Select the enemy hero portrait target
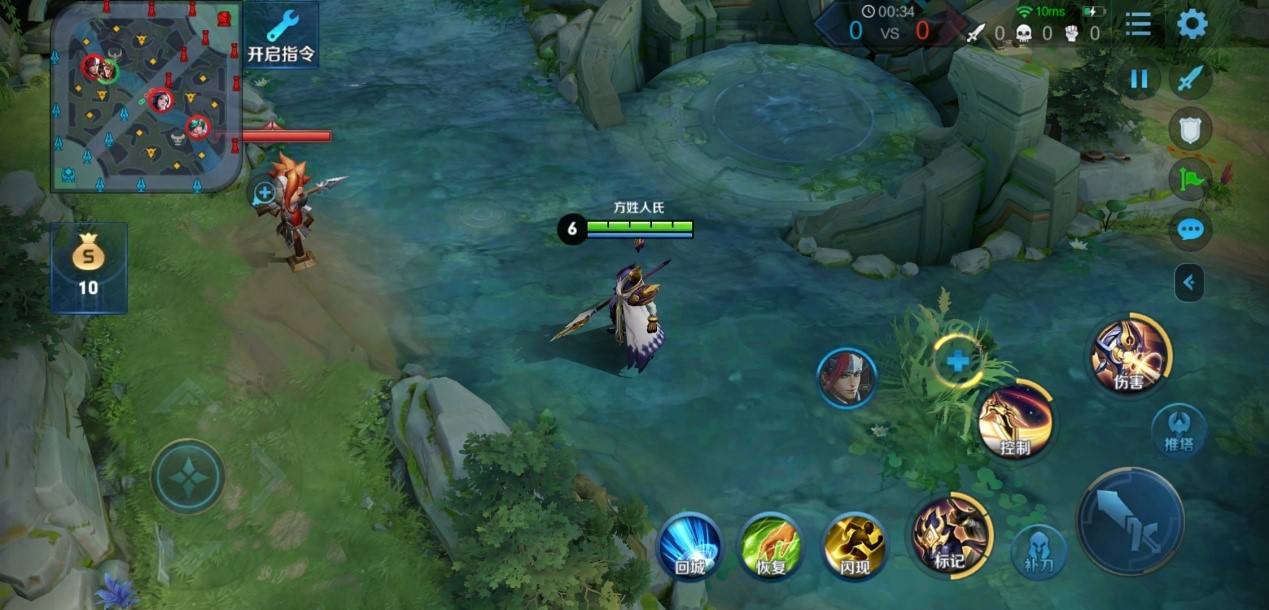The width and height of the screenshot is (1269, 610). click(846, 377)
